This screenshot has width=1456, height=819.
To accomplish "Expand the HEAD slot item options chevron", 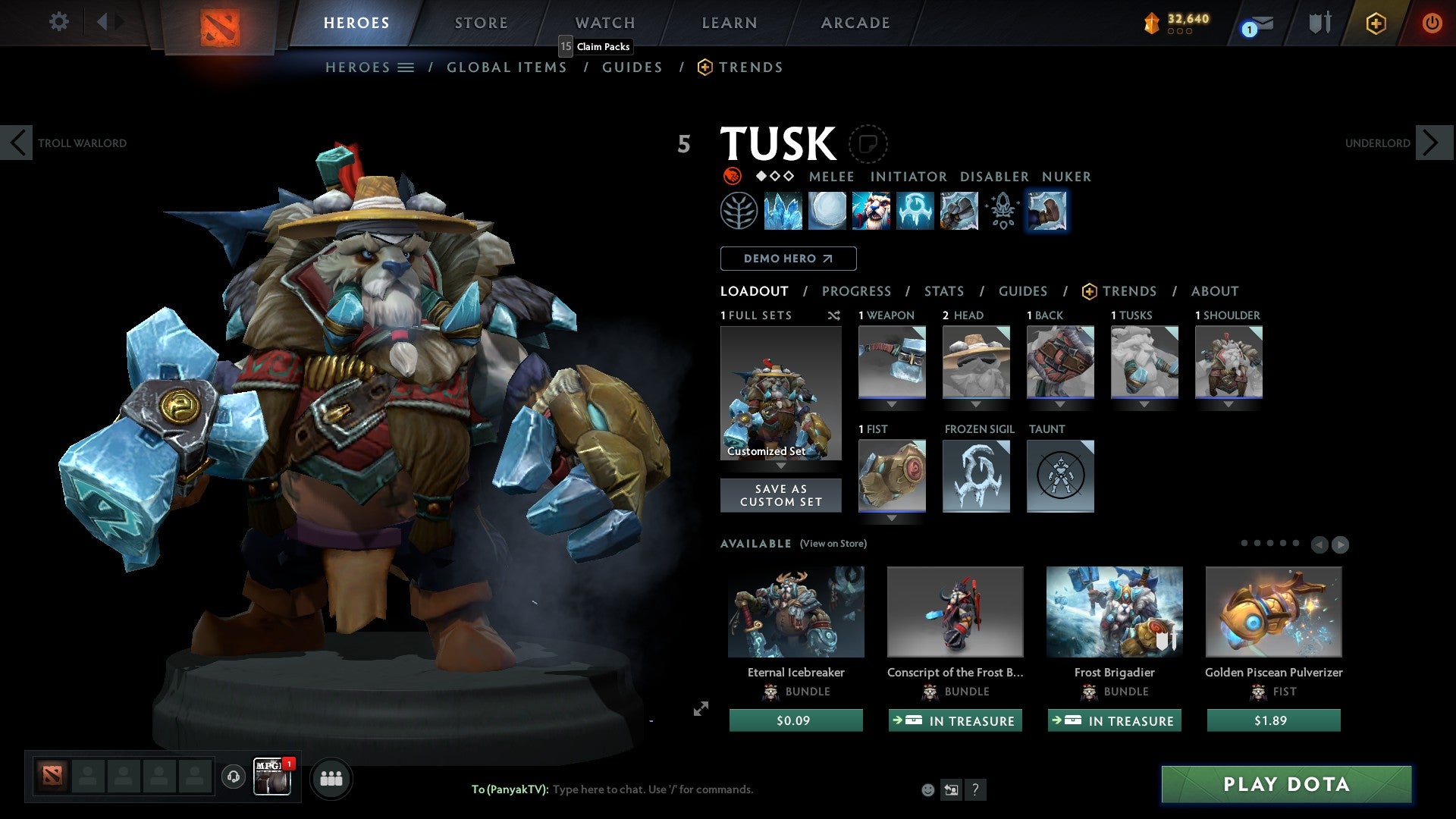I will pos(976,404).
